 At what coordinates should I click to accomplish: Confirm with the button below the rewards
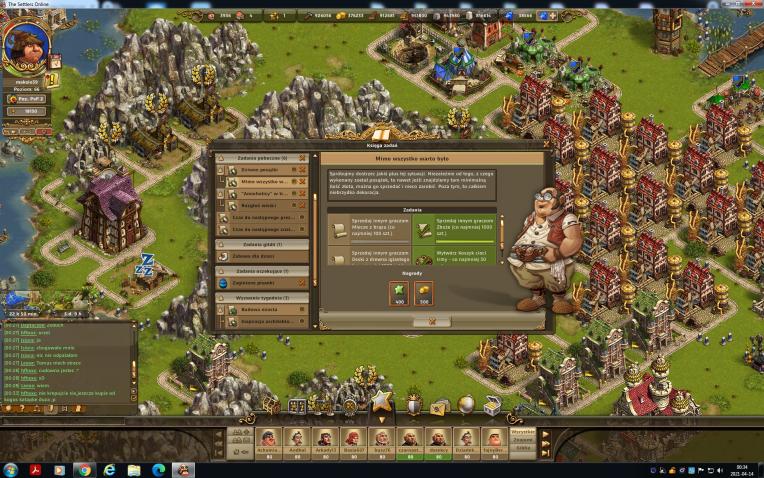click(x=431, y=321)
